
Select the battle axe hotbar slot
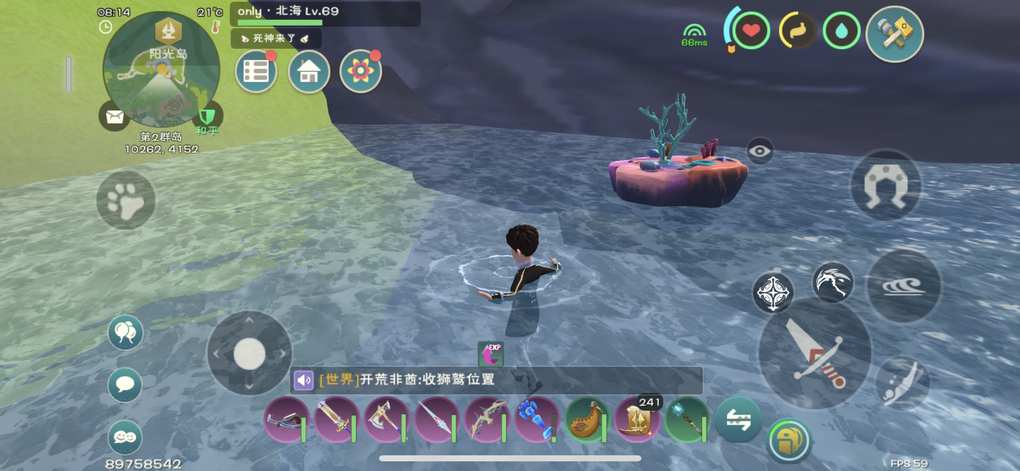pos(386,419)
